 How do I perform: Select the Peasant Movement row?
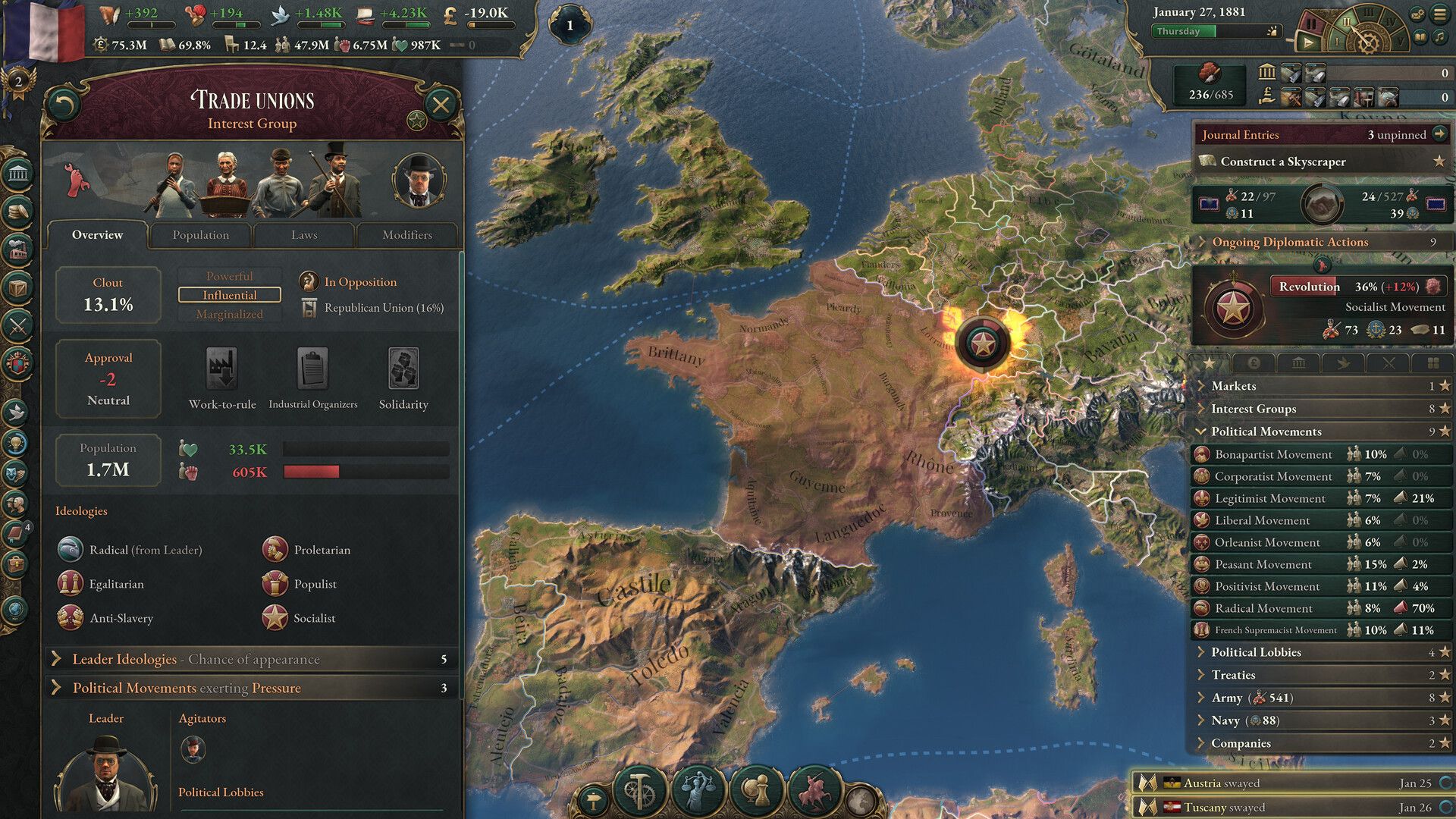[1263, 564]
